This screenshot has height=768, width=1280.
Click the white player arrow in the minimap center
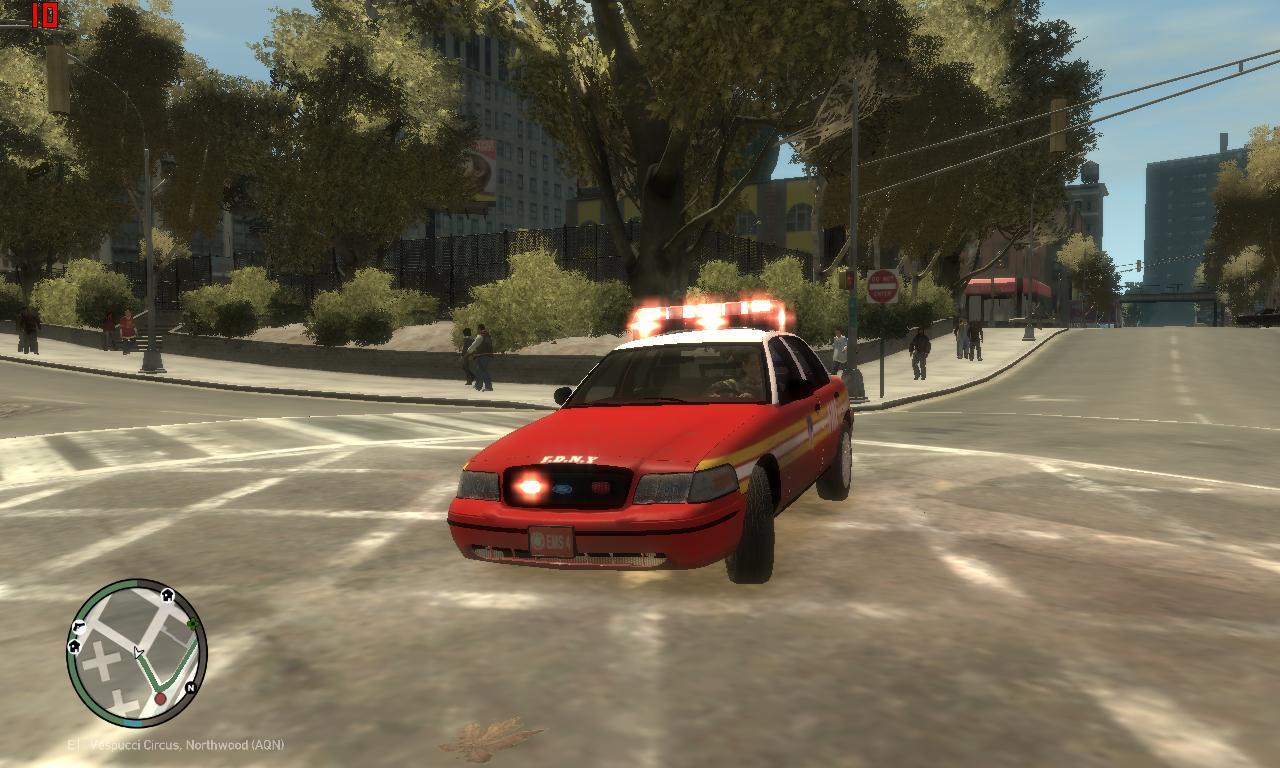(137, 652)
